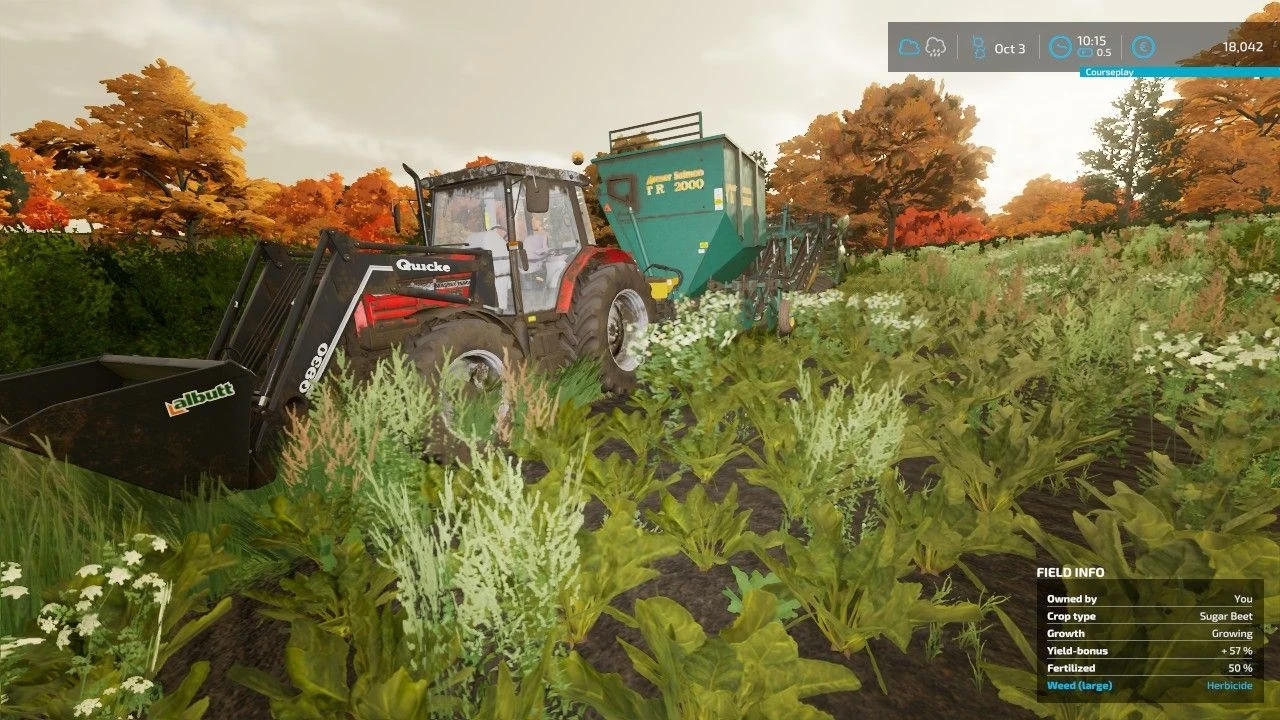The image size is (1280, 720).
Task: Click the cloudy weather icon
Action: point(908,44)
